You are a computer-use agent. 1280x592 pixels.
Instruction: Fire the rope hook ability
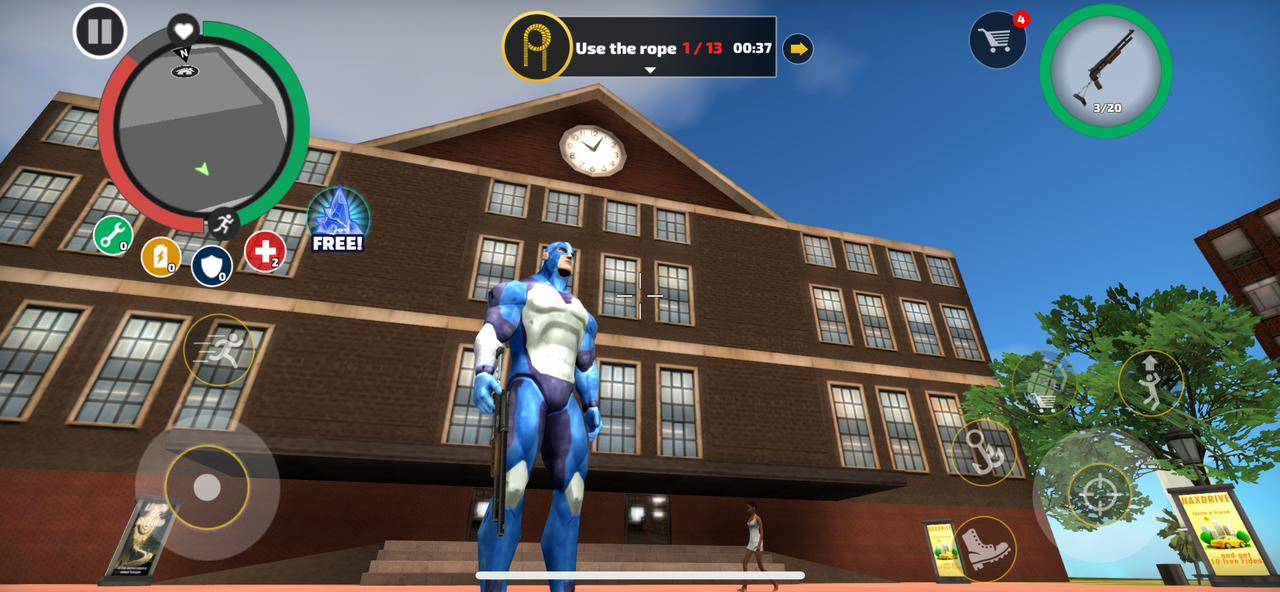984,452
